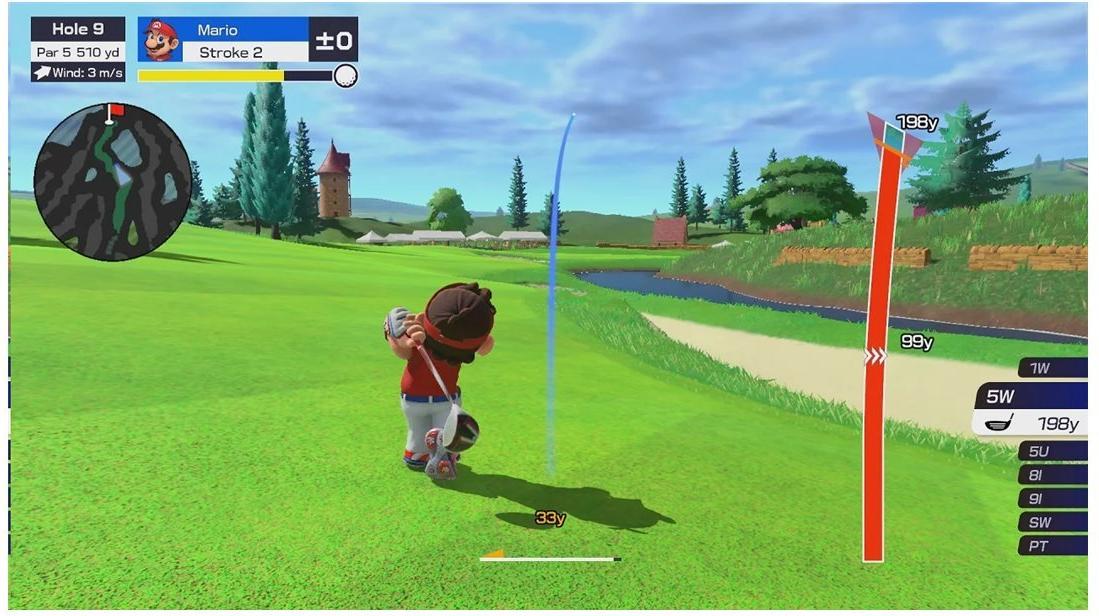1099x616 pixels.
Task: Switch to the PT putter
Action: (1050, 546)
